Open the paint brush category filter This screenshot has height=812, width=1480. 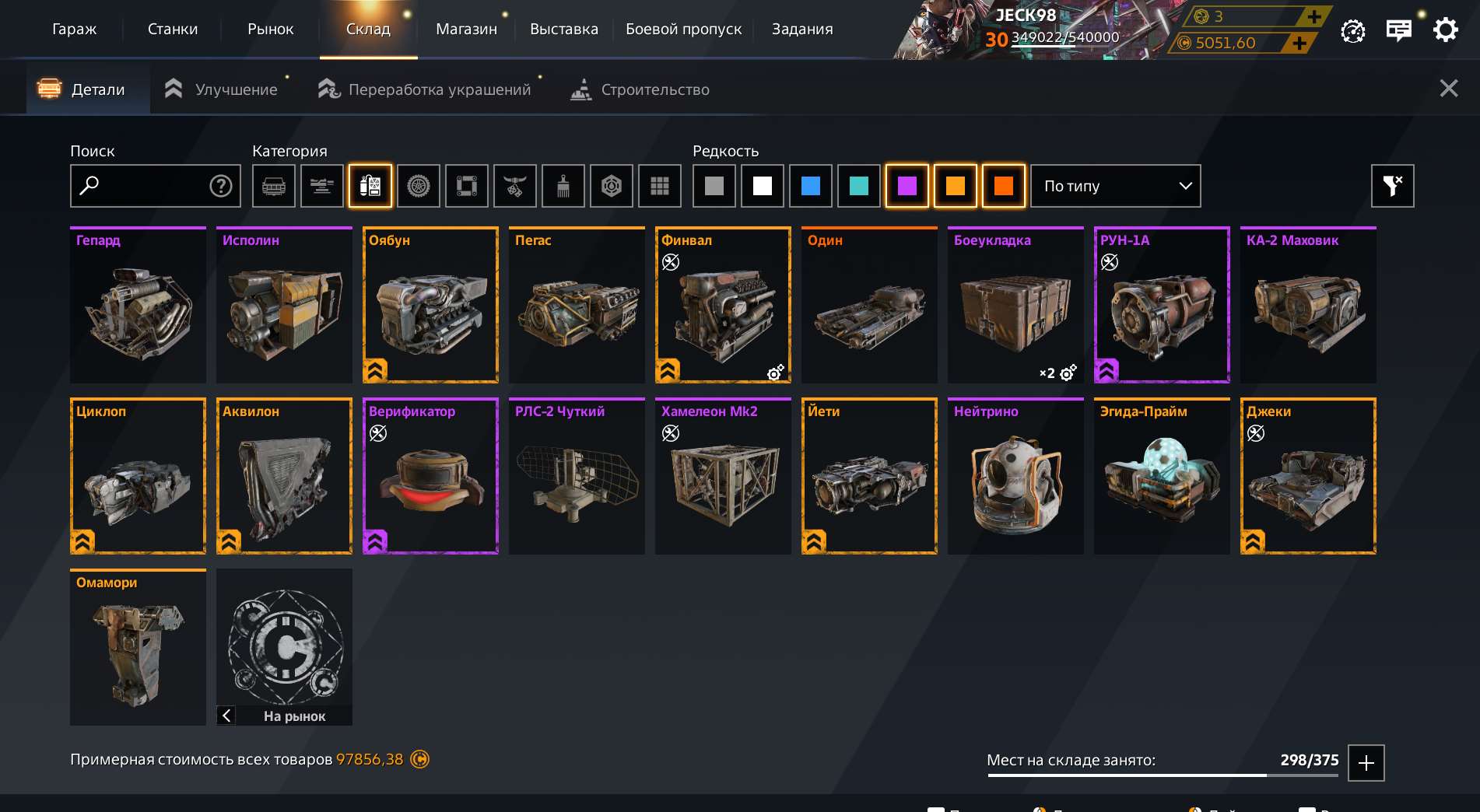pos(563,186)
